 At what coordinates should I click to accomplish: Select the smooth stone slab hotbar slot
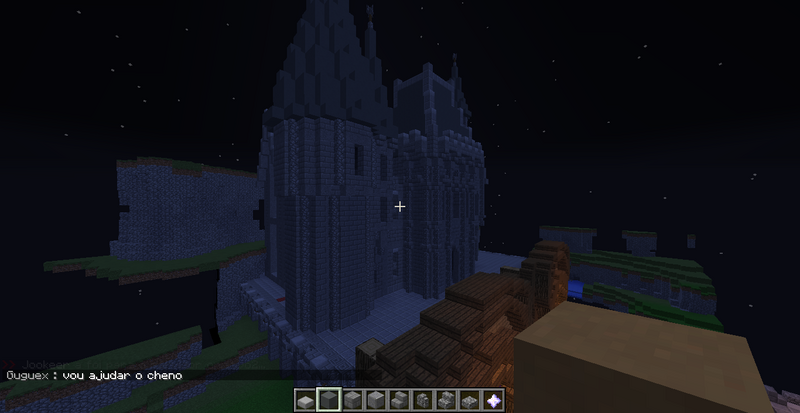(305, 400)
